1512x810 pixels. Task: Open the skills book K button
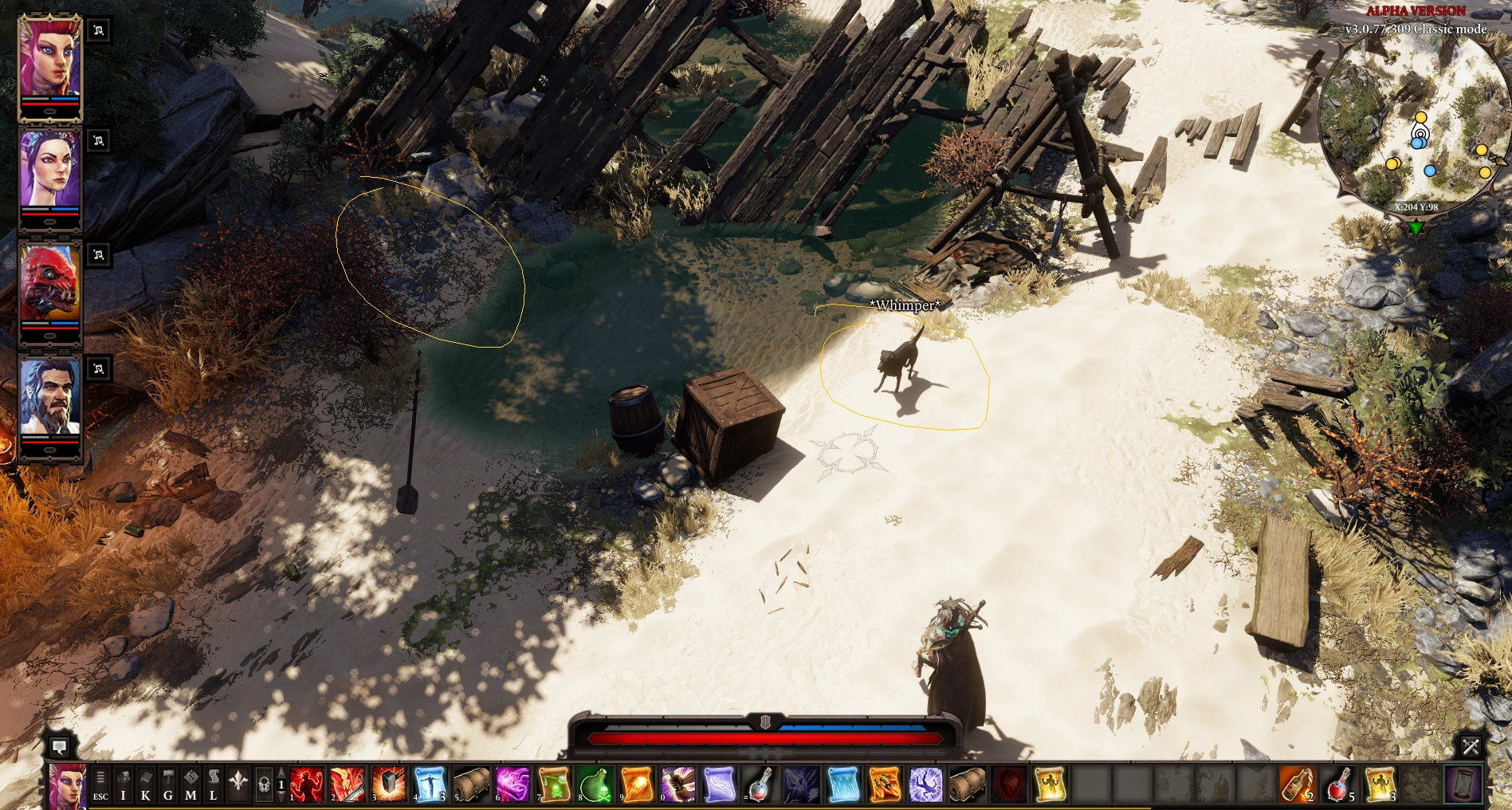click(145, 784)
